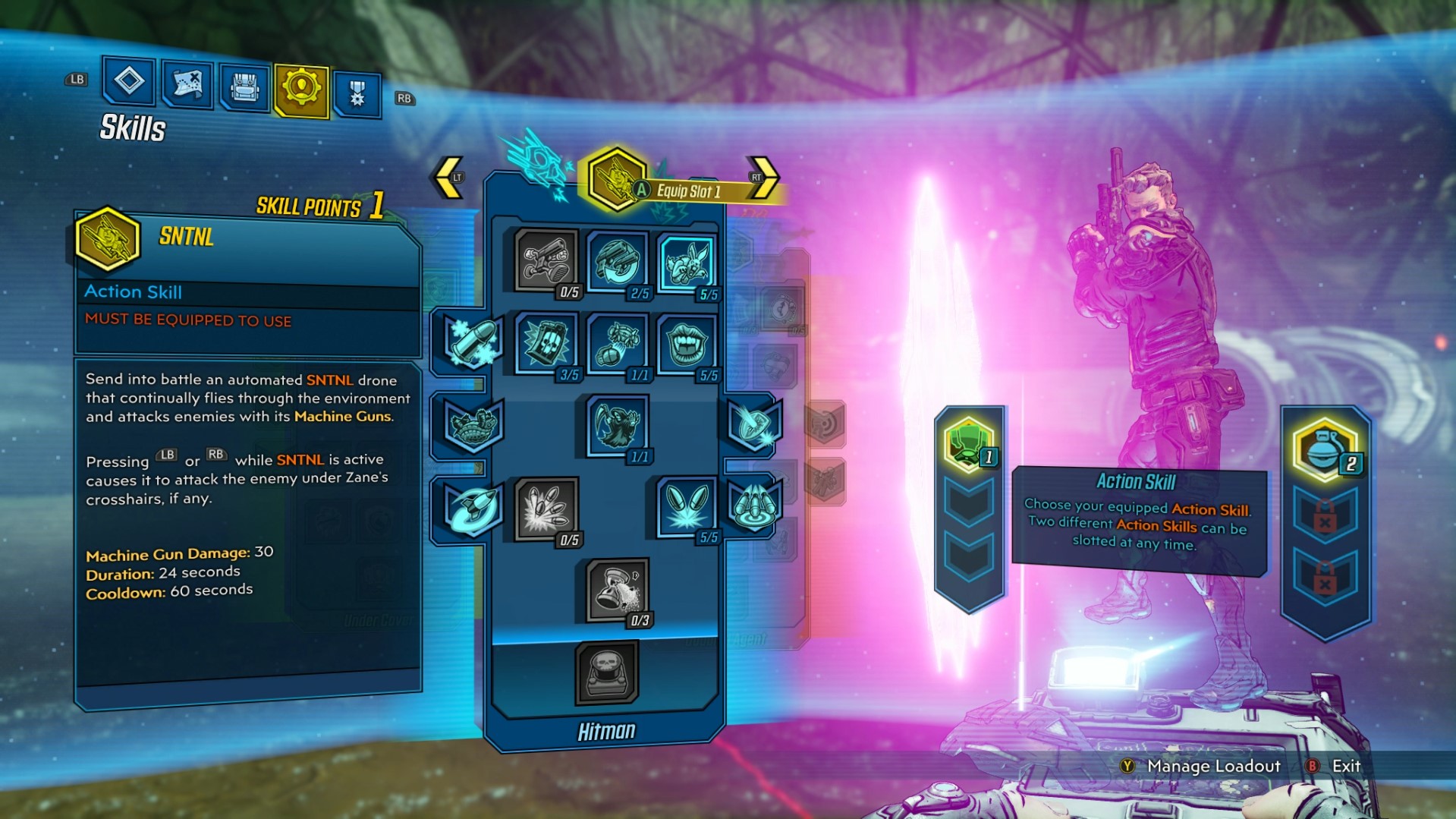This screenshot has height=819, width=1456.
Task: Switch to the Skills tab icon
Action: point(301,90)
